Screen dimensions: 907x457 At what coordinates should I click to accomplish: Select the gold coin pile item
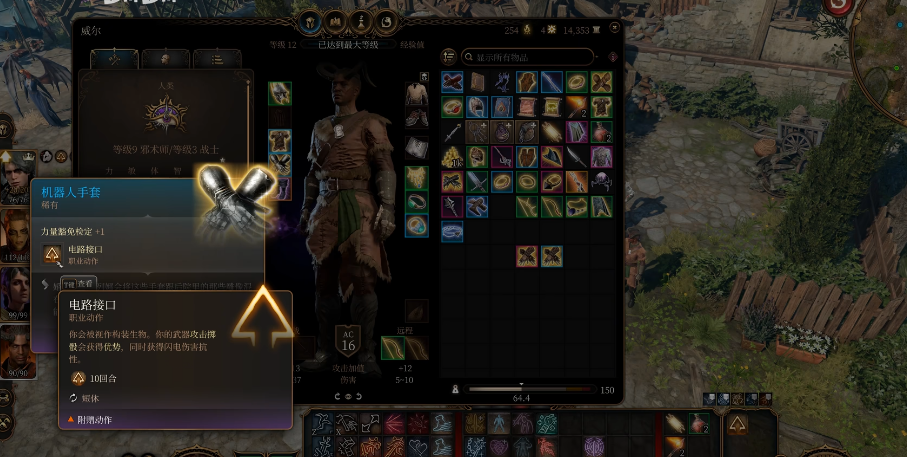coord(452,157)
